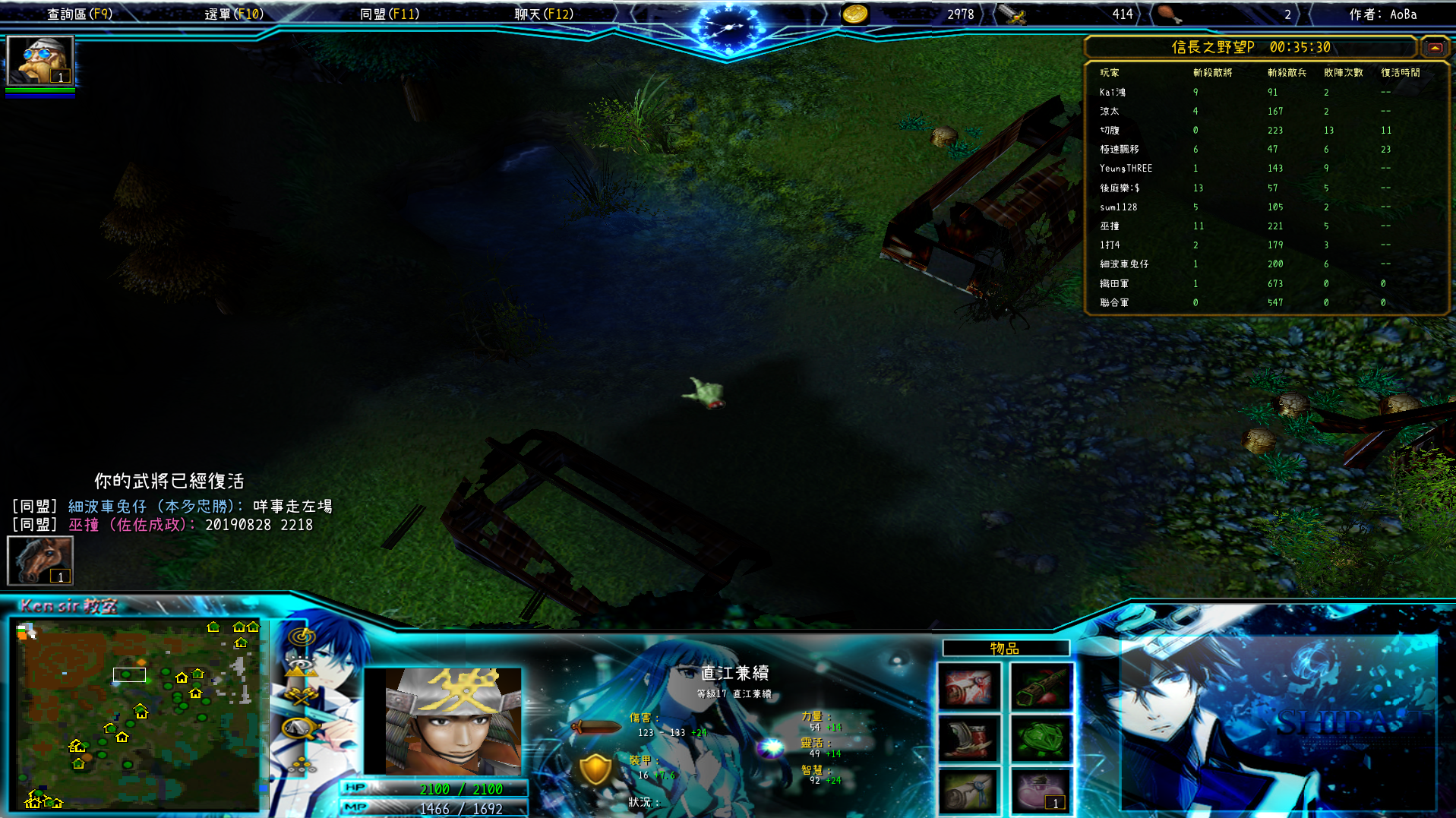Select the goggled dwarf hero portrait
Screen dimensions: 1456x818
point(39,61)
